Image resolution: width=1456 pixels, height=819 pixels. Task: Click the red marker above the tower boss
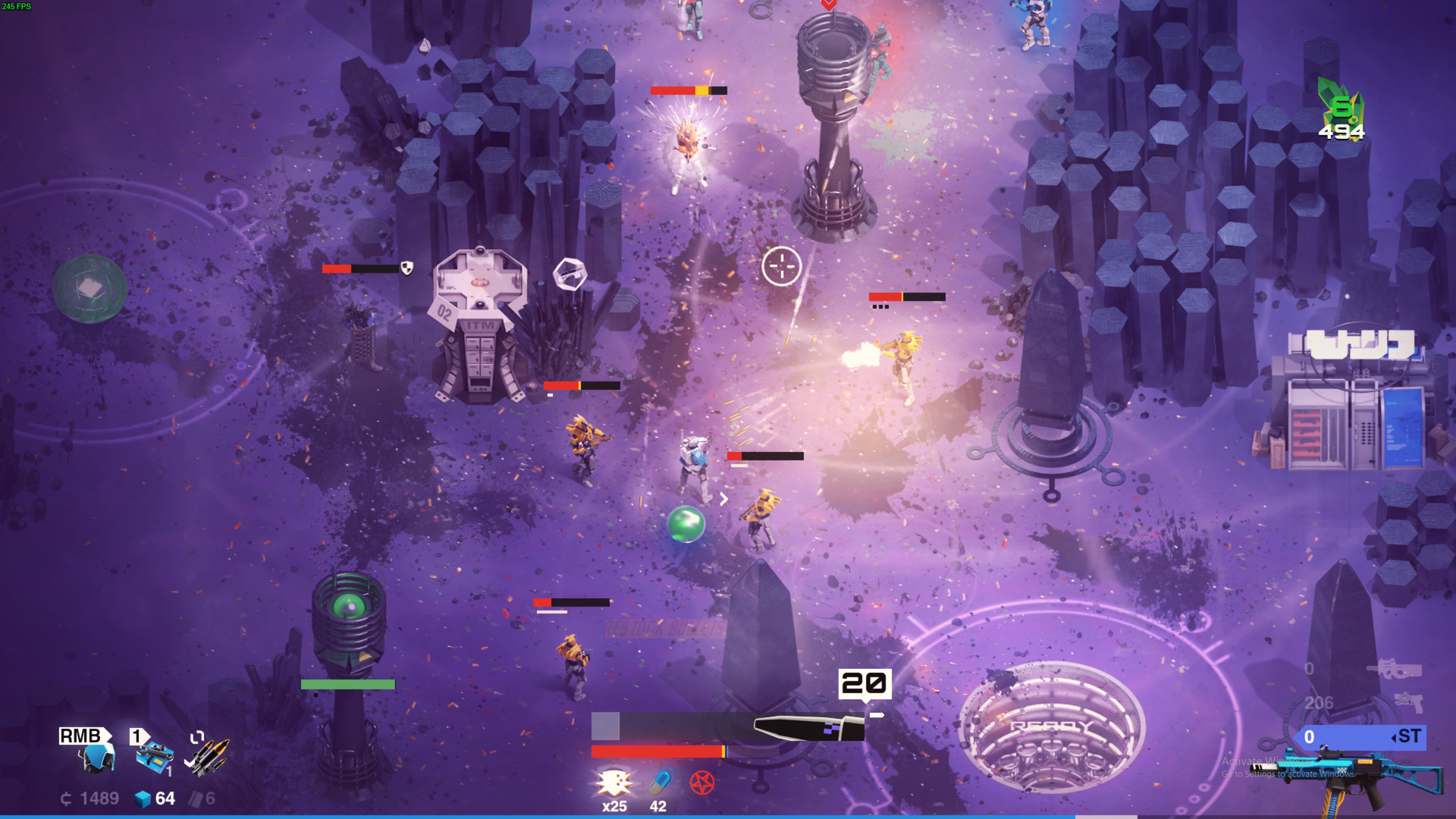coord(830,6)
